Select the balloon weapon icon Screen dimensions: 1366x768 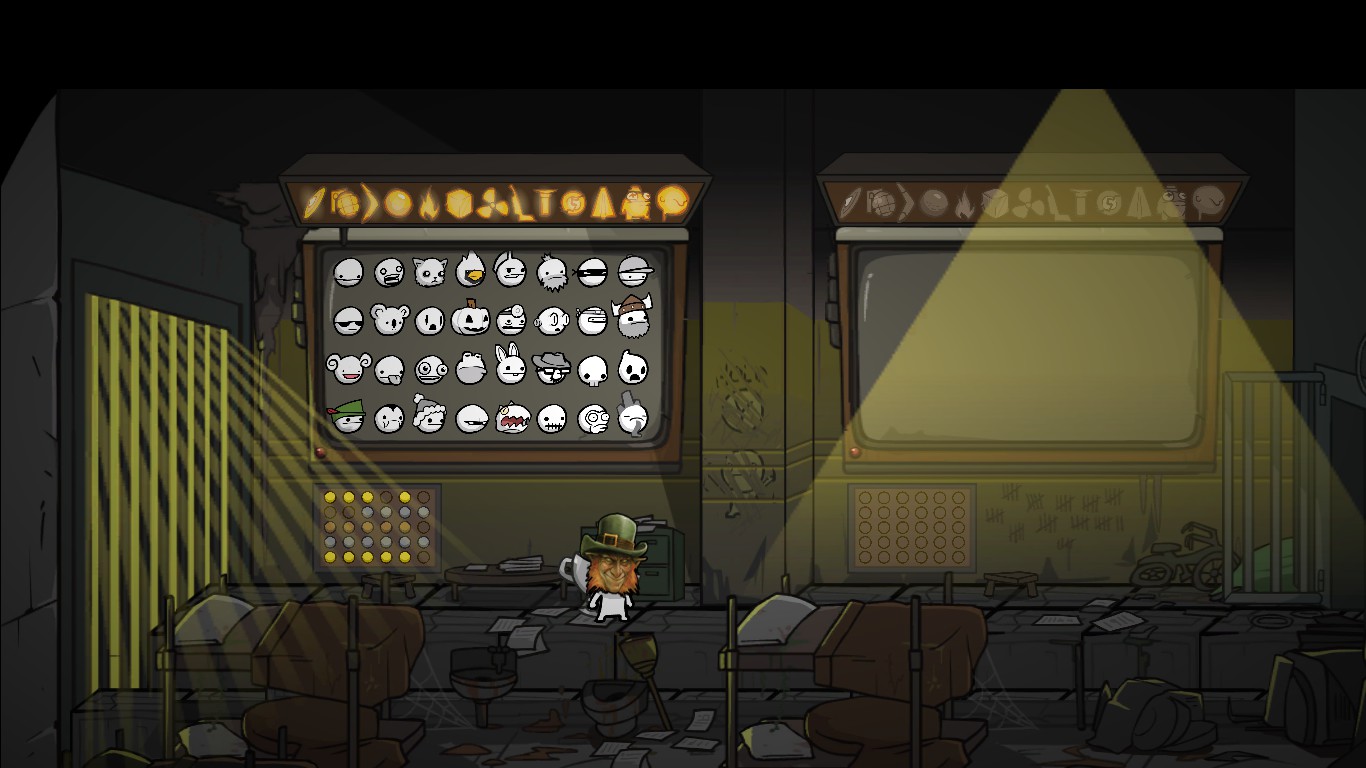tap(674, 204)
